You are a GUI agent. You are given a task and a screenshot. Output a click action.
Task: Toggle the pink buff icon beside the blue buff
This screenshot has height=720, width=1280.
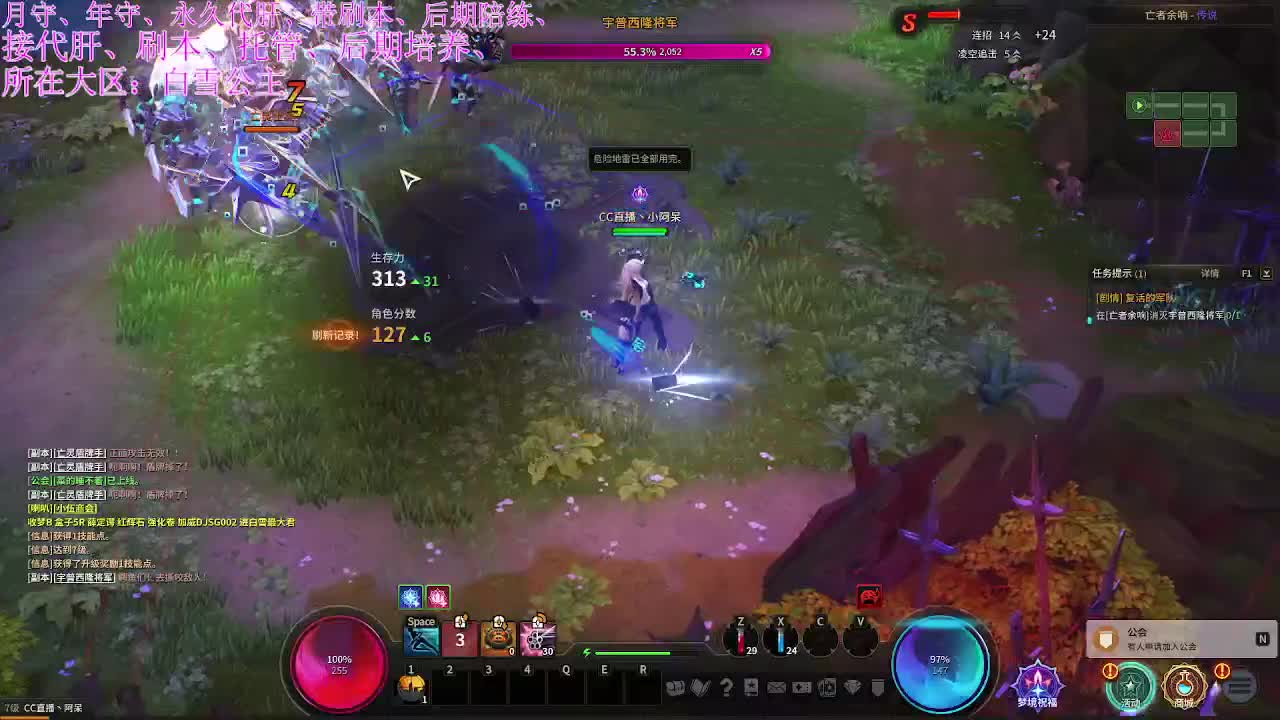(436, 597)
